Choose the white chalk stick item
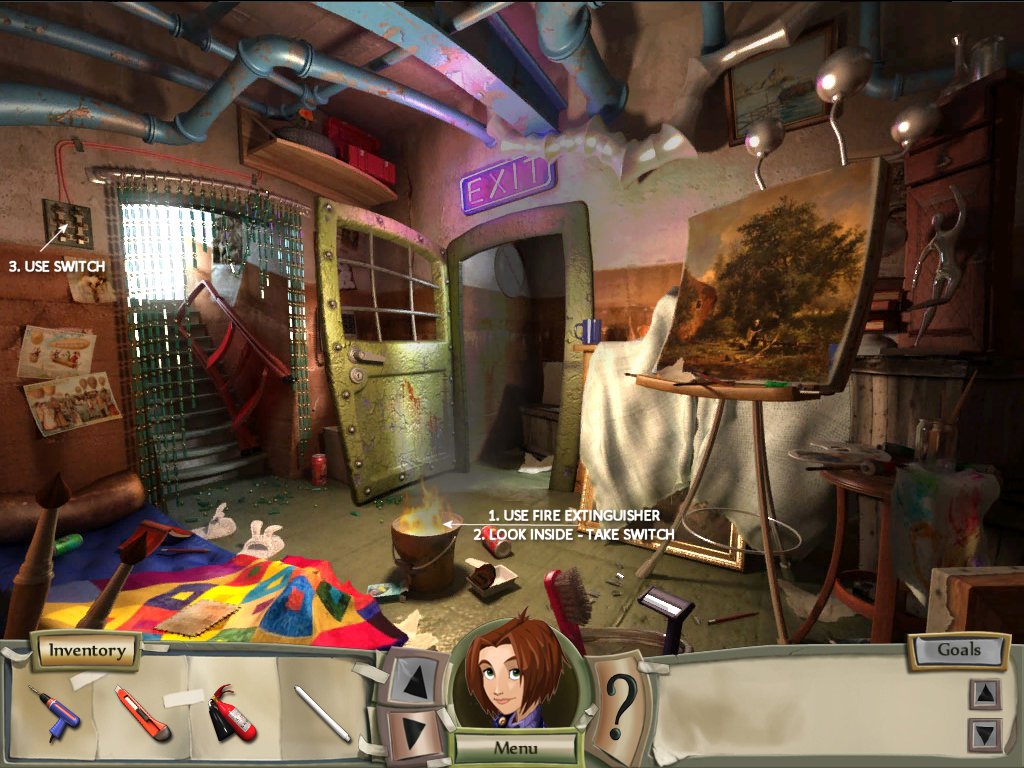1024x768 pixels. 322,713
